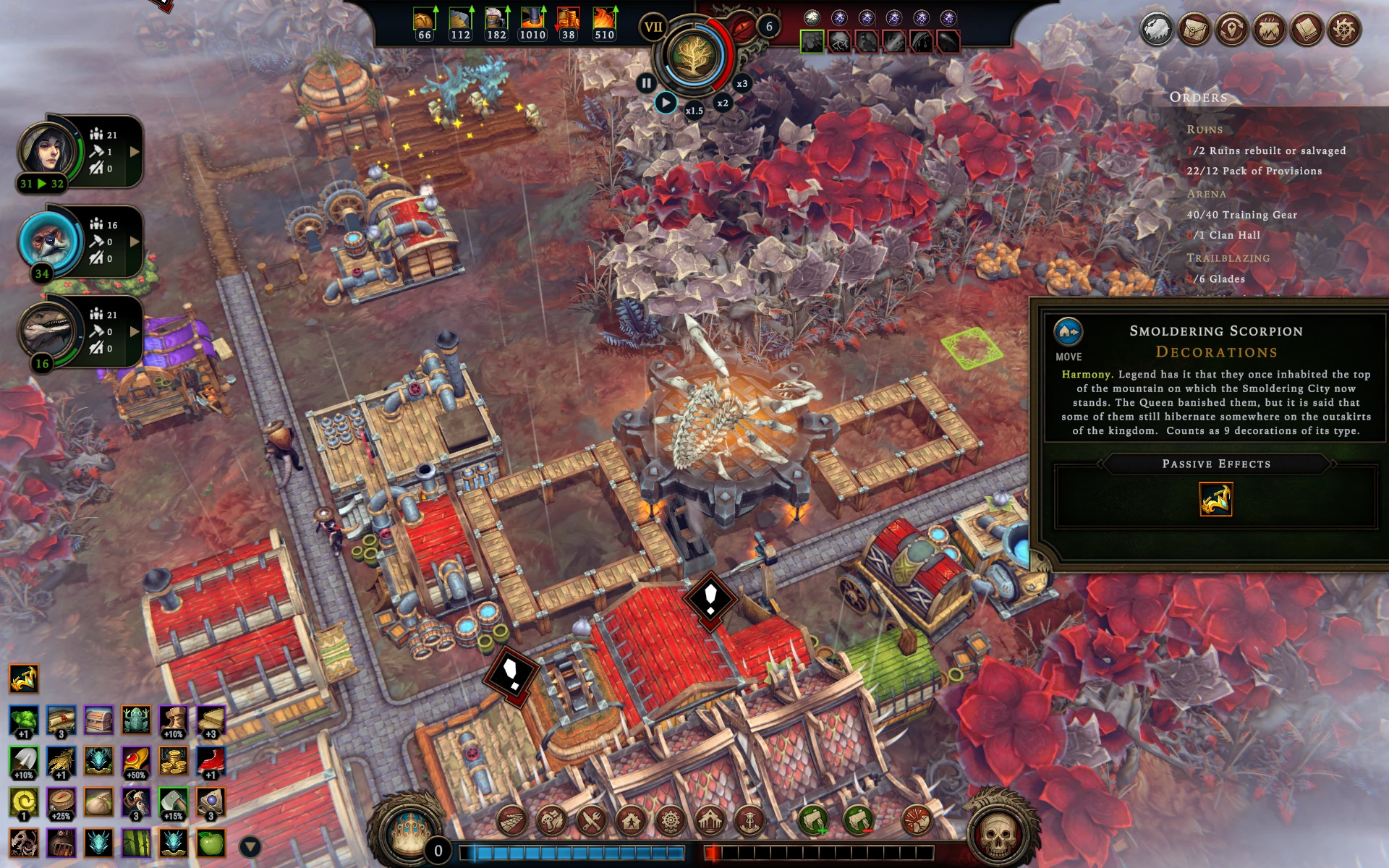
Task: Open the cauldron recipes menu
Action: tap(1269, 30)
